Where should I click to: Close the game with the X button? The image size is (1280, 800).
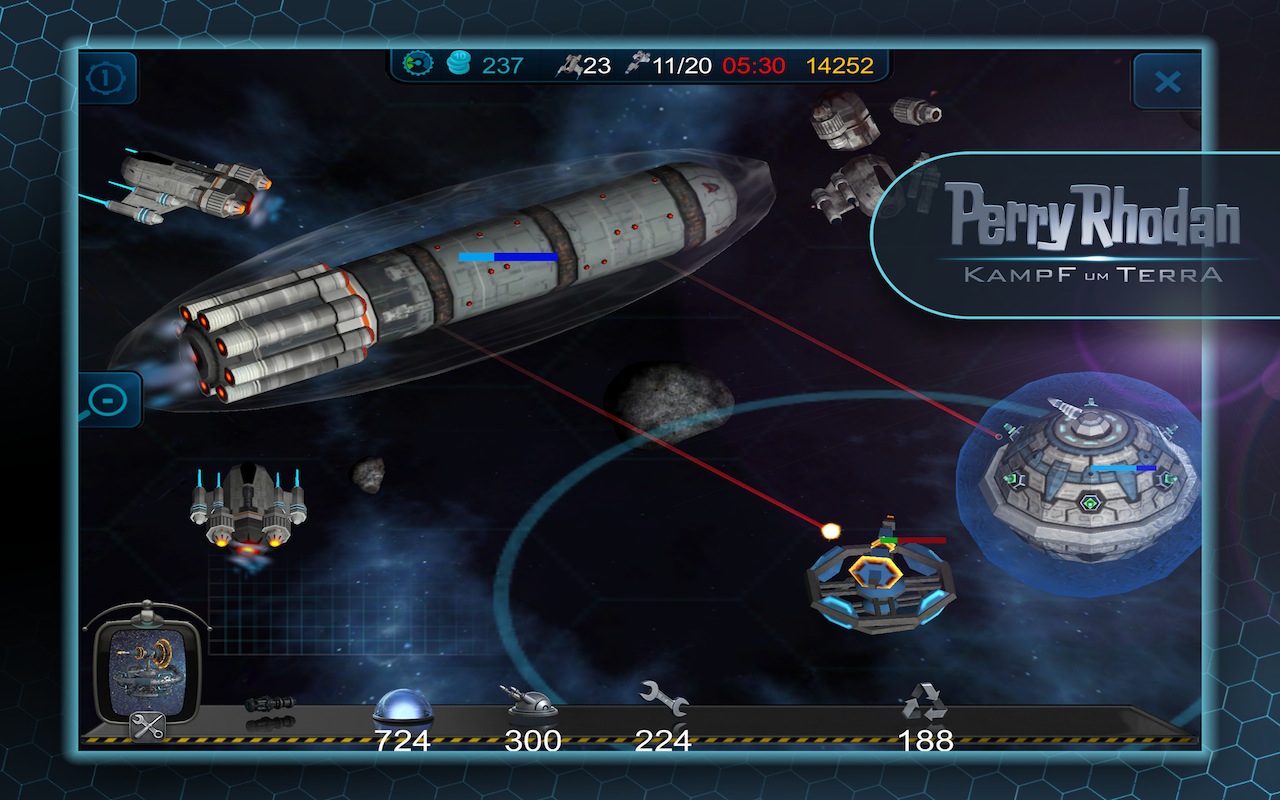(x=1167, y=82)
